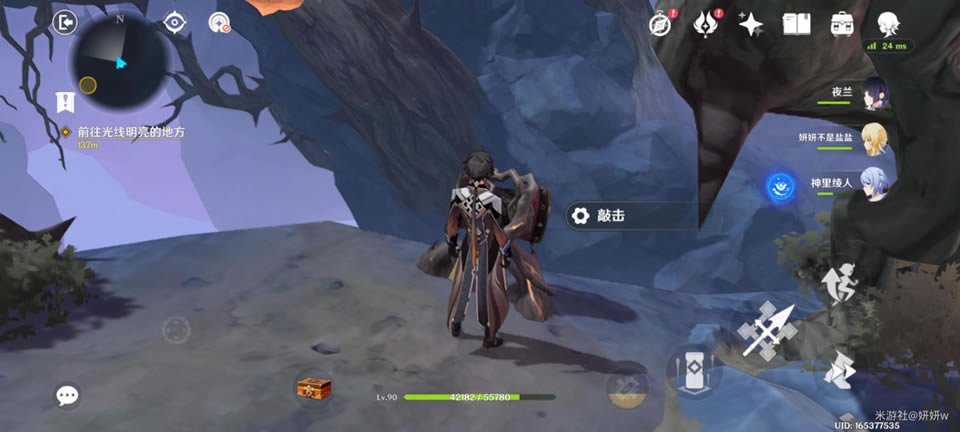Open the compass adventure icon
The height and width of the screenshot is (432, 960).
coord(659,24)
